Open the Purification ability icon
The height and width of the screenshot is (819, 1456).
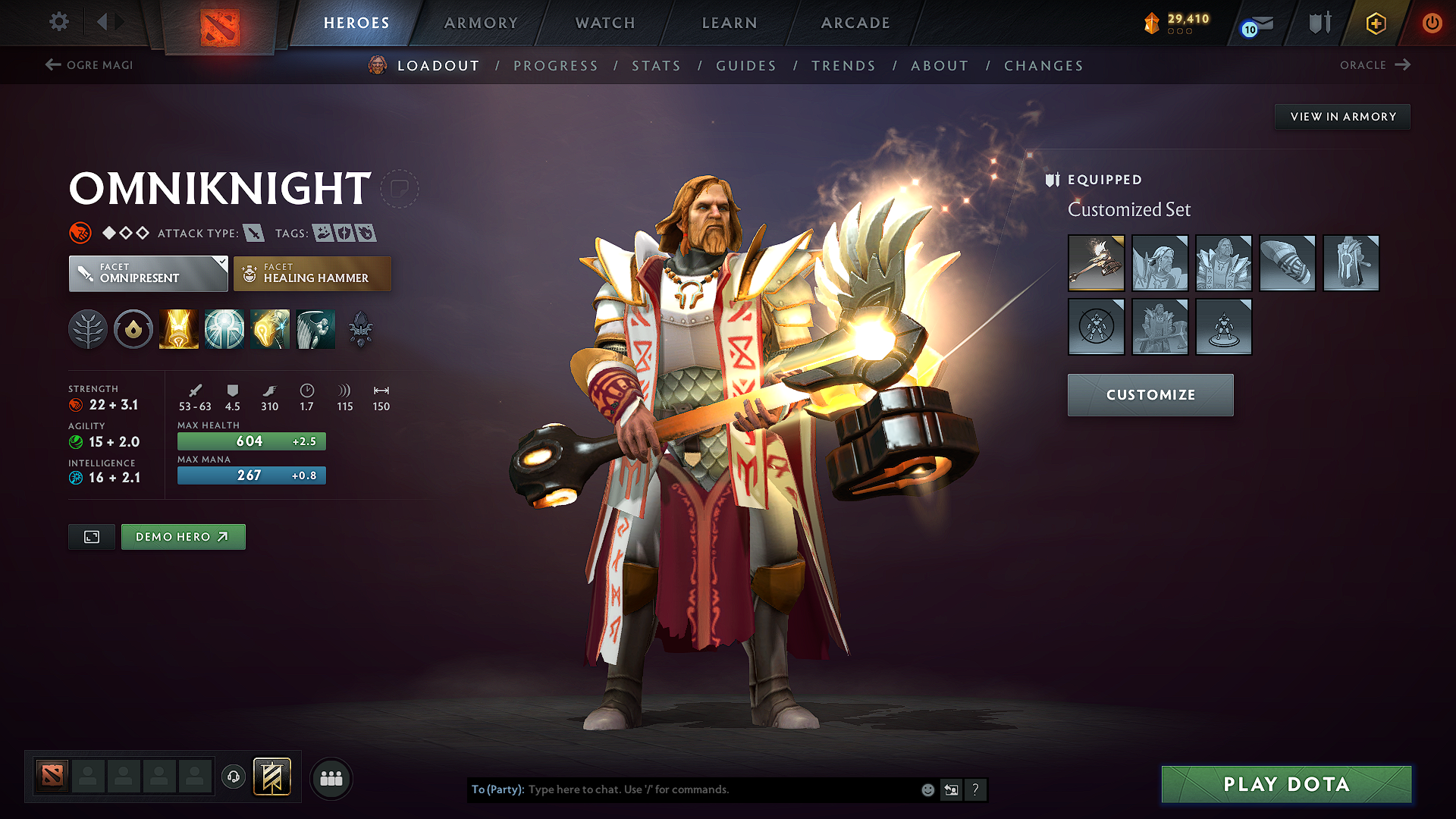click(178, 328)
